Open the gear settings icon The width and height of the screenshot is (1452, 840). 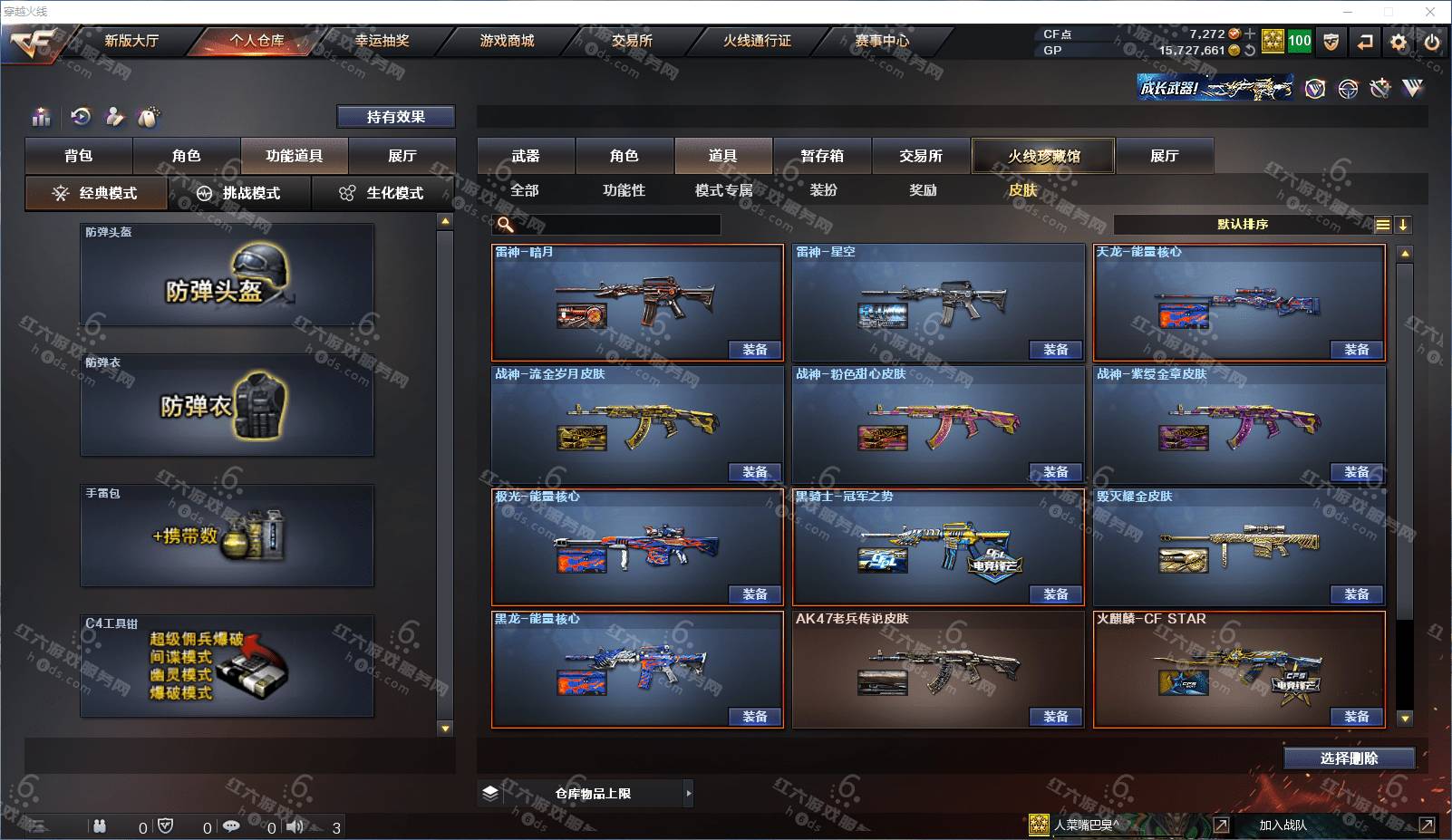tap(1399, 42)
